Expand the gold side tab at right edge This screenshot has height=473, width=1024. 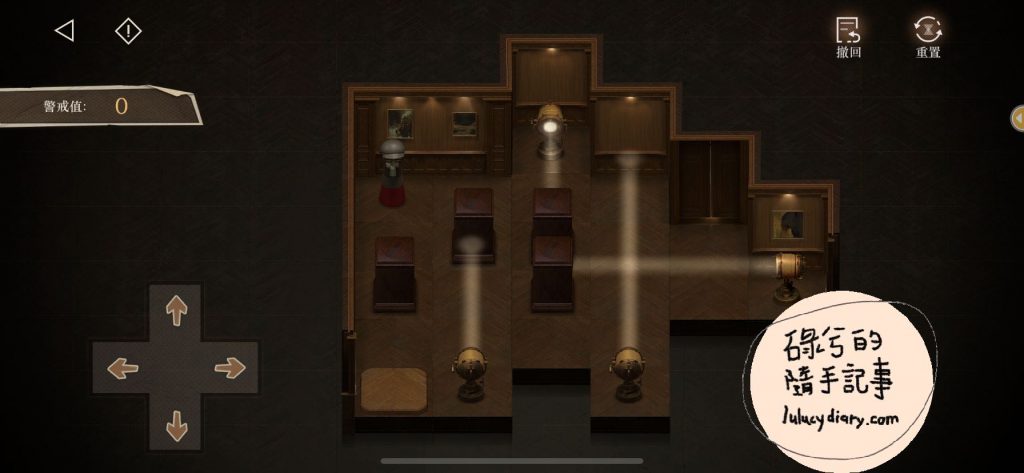(1017, 117)
